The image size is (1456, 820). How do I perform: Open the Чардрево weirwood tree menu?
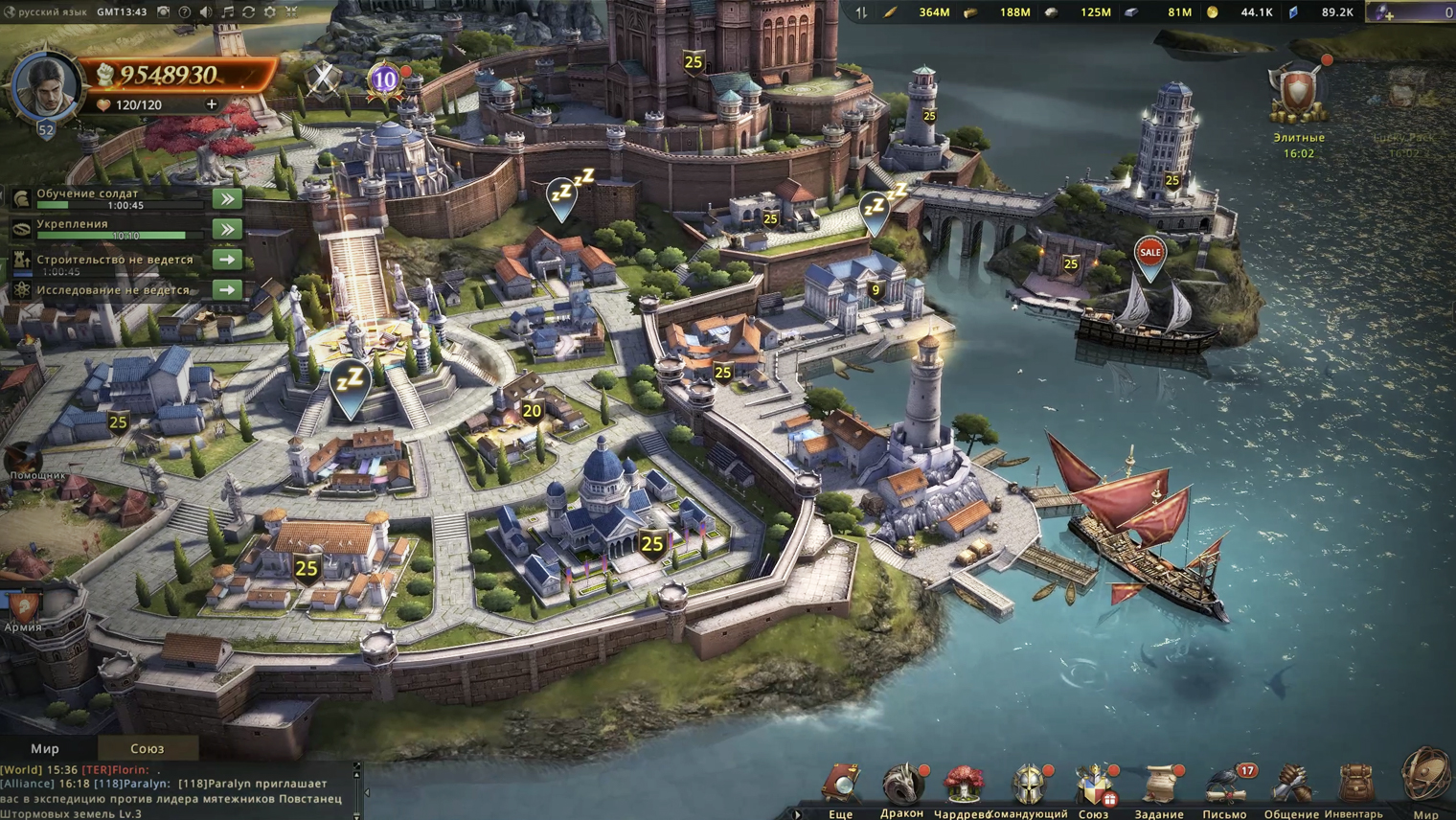pos(964,785)
